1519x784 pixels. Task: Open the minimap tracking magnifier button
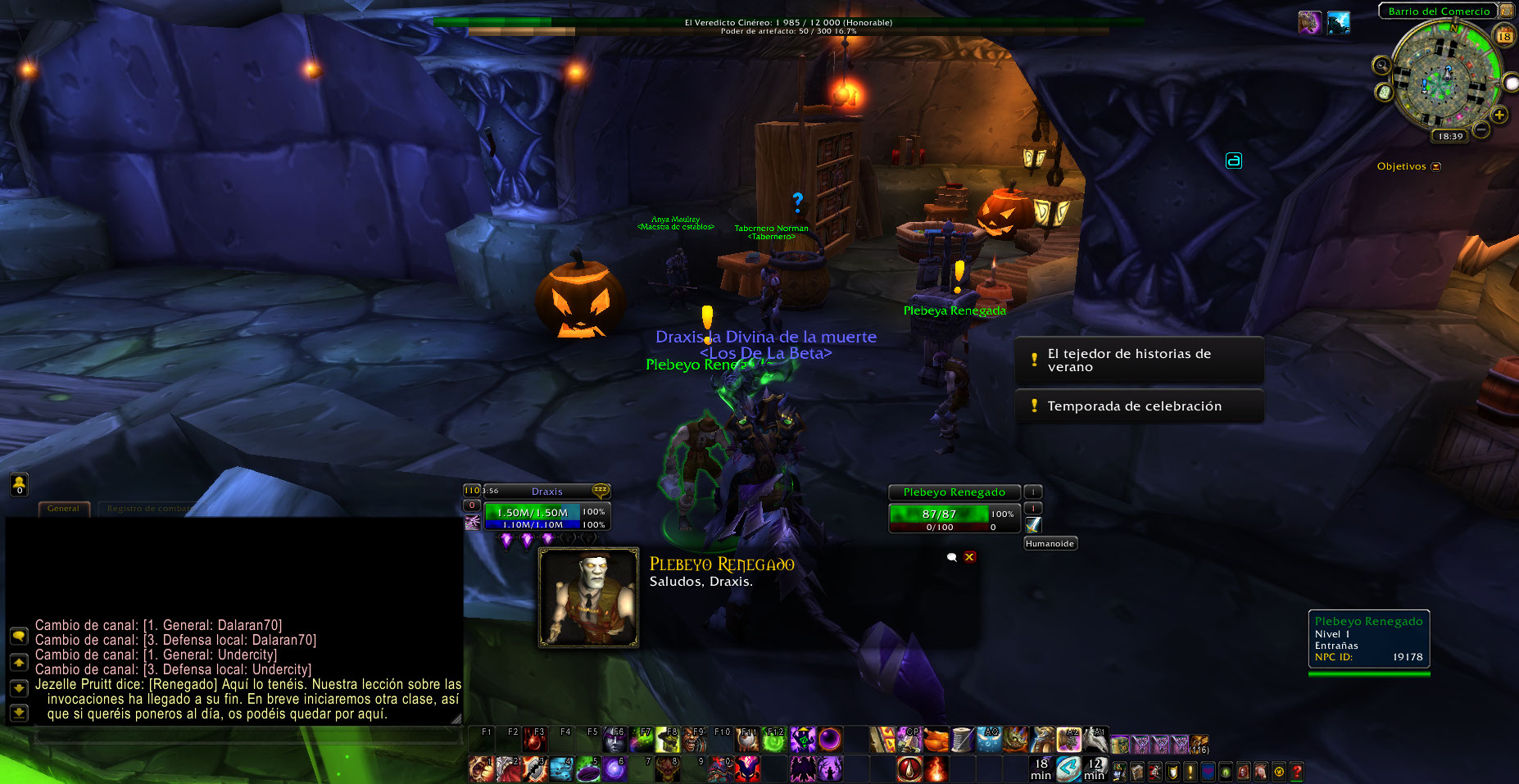click(1381, 66)
